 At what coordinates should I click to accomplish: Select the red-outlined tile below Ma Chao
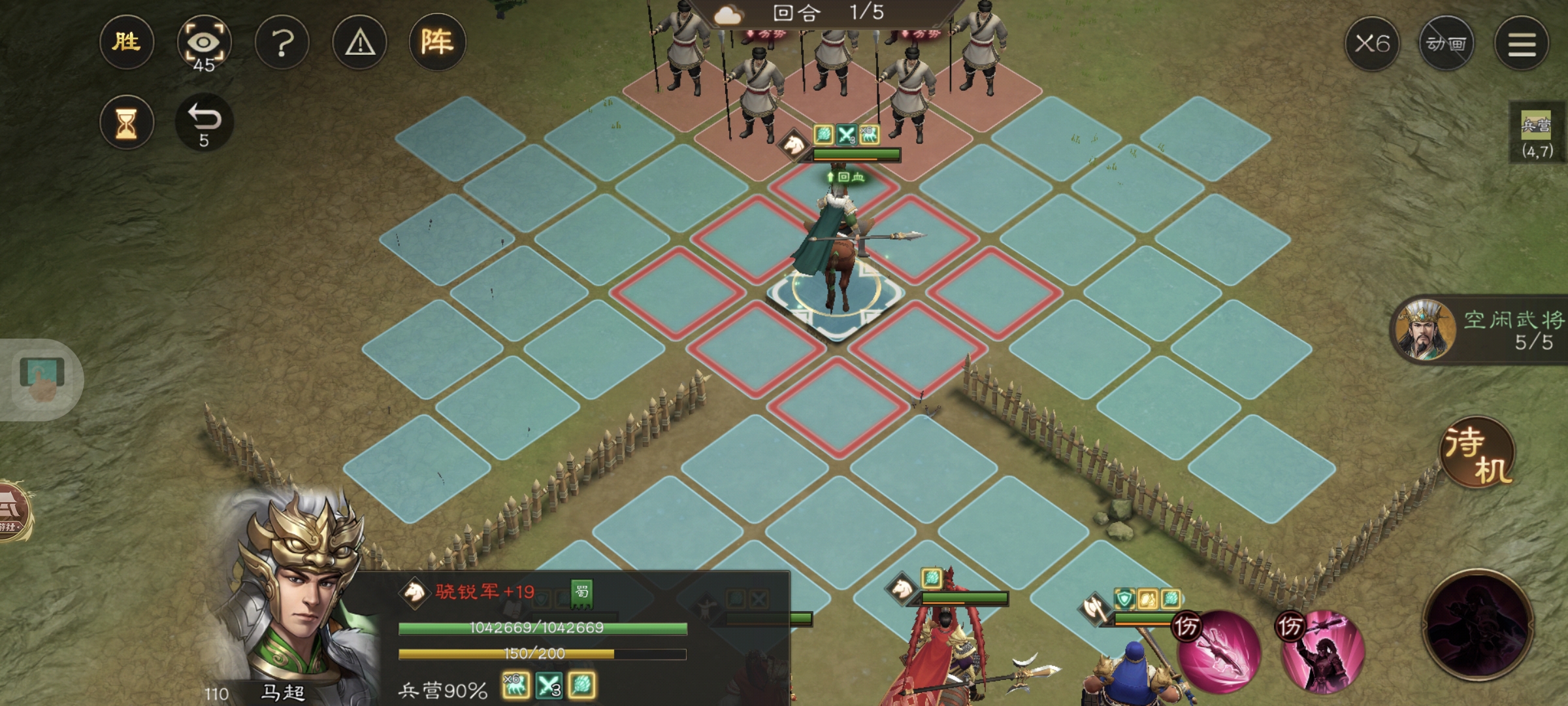point(838,405)
